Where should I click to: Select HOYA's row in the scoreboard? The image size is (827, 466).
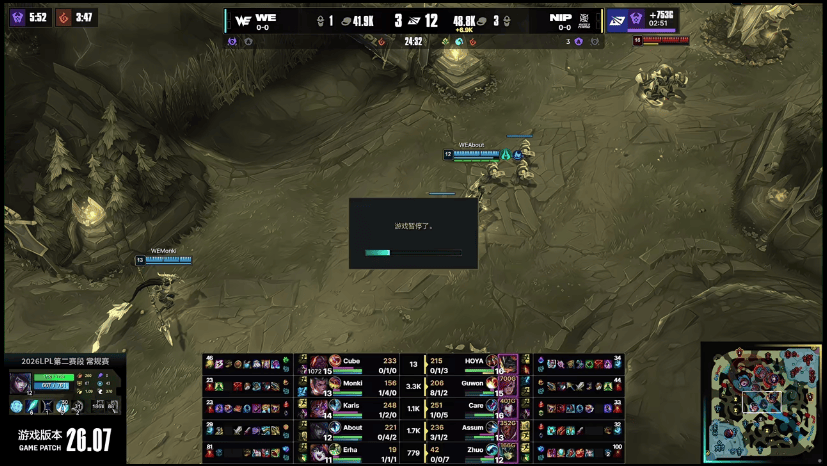(x=472, y=364)
